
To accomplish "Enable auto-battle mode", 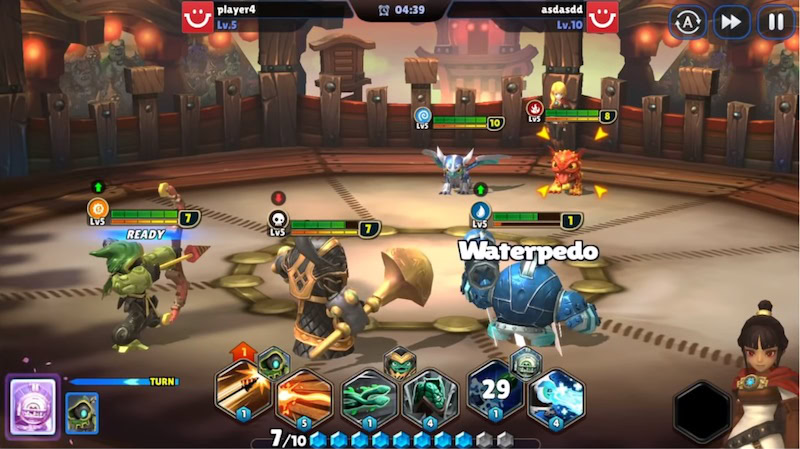I will 687,21.
